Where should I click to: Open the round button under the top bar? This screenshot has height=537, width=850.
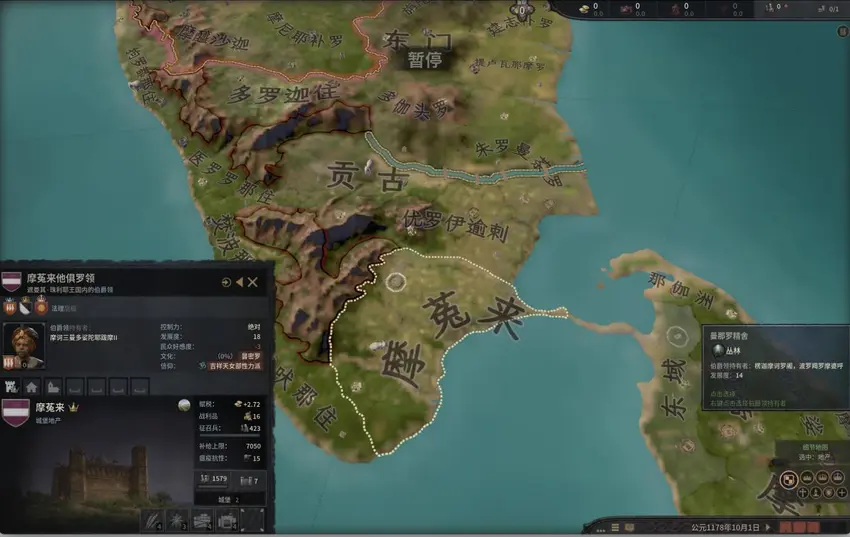point(842,31)
